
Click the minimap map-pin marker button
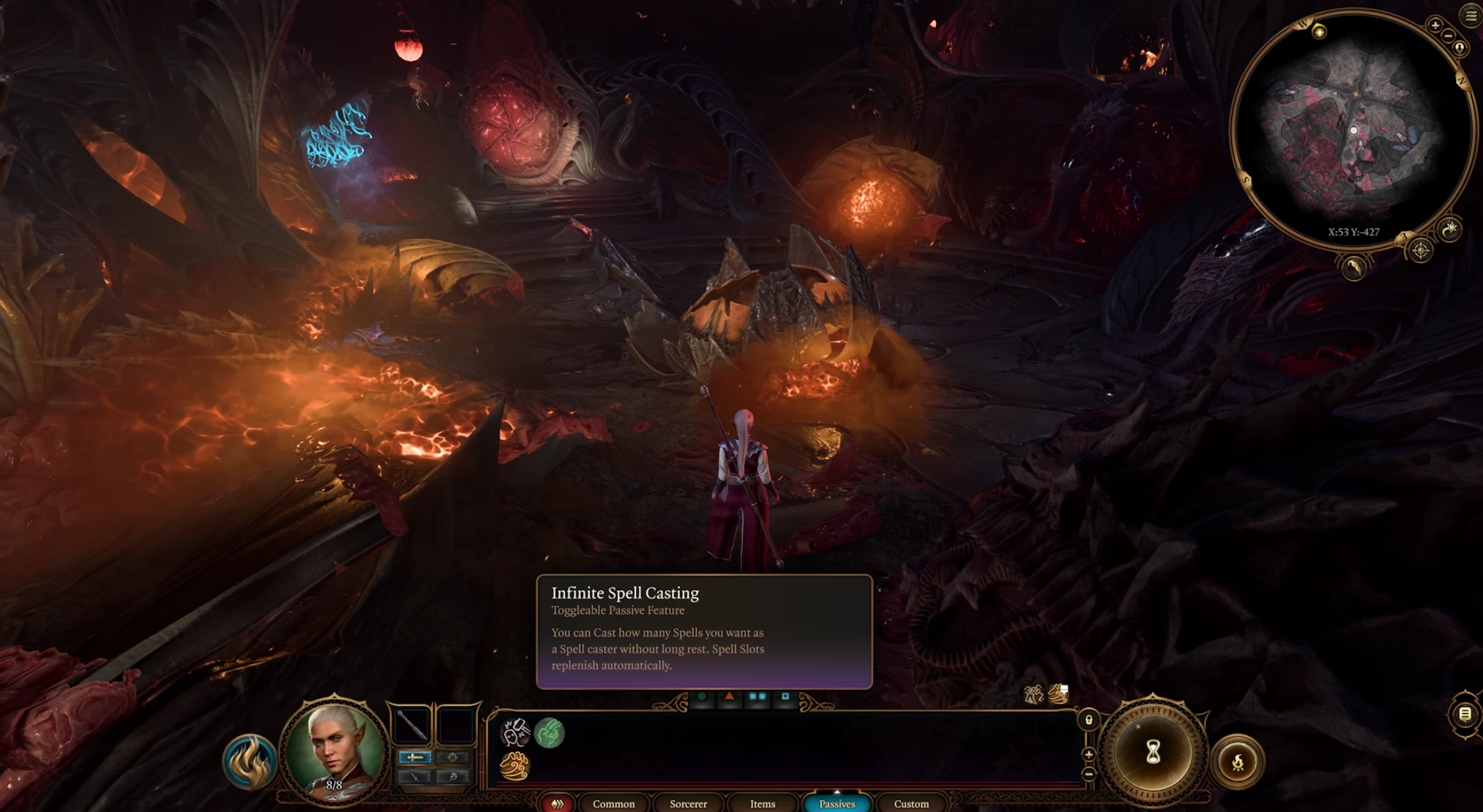point(1460,48)
